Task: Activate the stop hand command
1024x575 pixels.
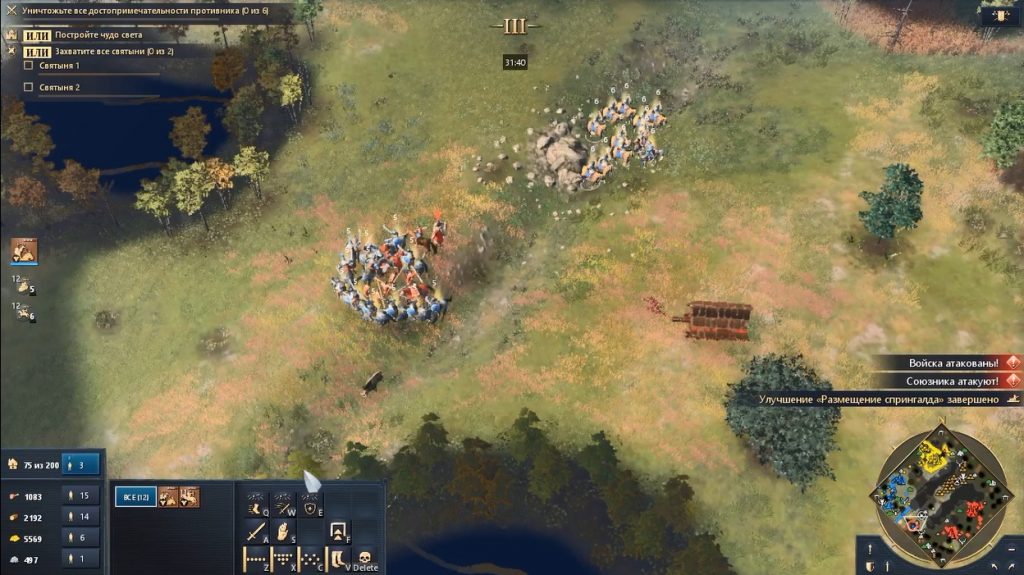Action: [283, 531]
